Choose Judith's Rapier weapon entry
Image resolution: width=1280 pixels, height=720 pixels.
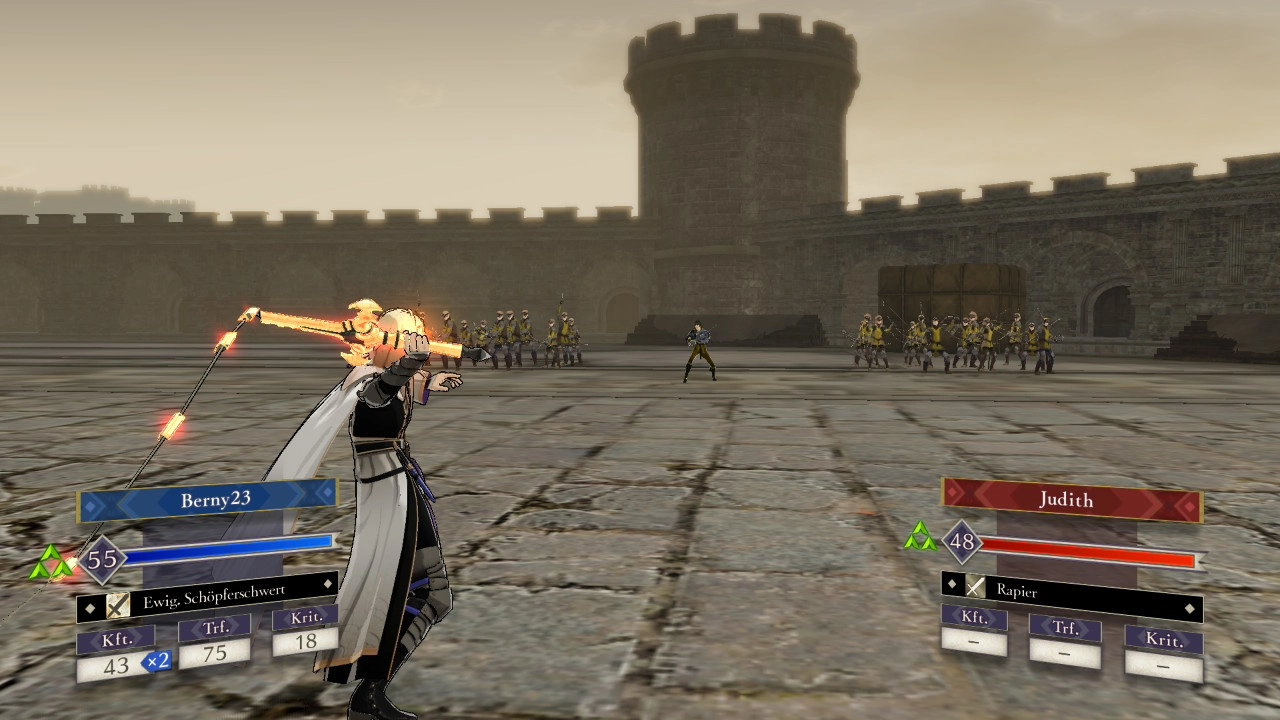click(x=1070, y=591)
